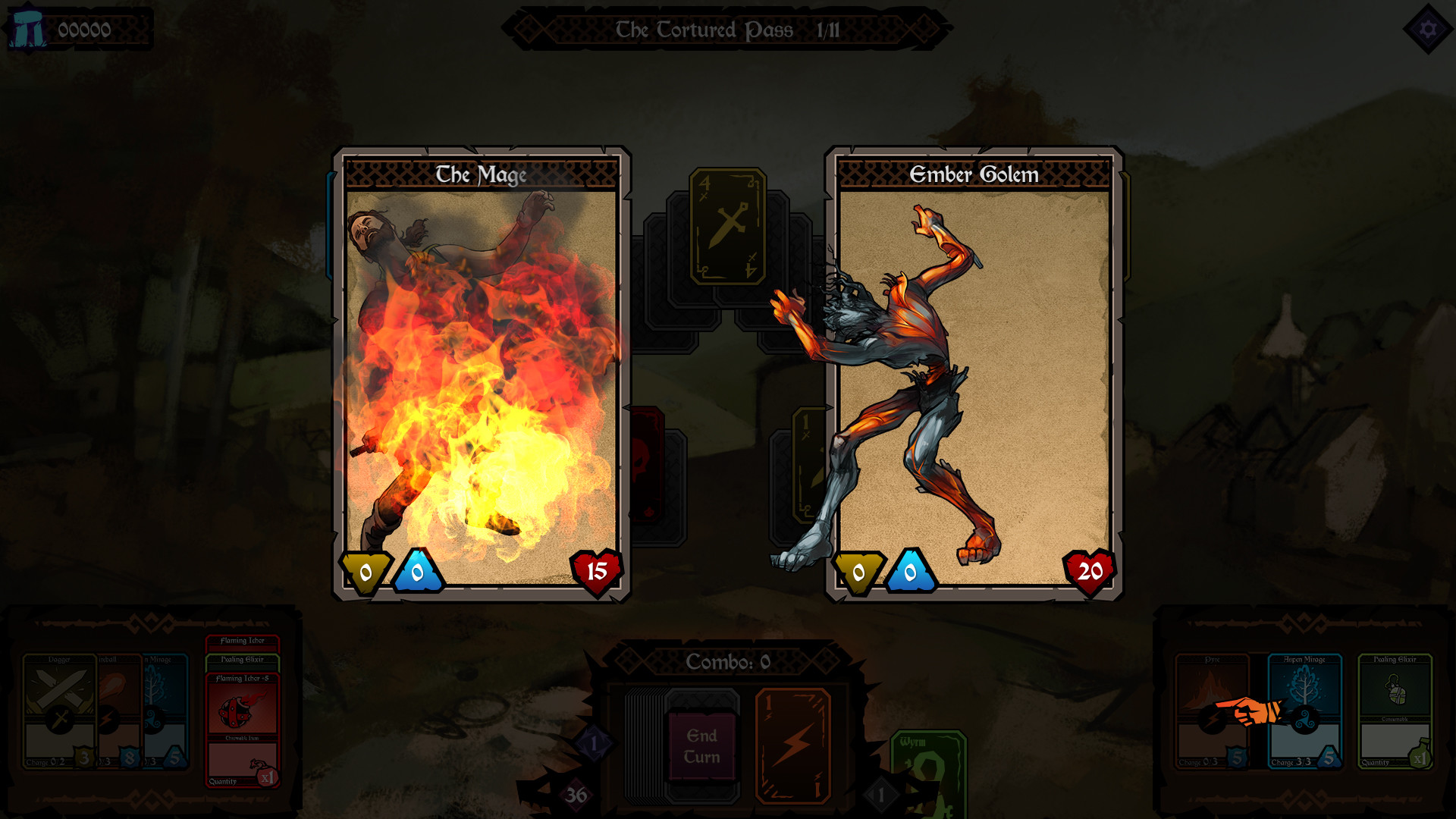Toggle the Flaming Ichor status effect
Image resolution: width=1456 pixels, height=819 pixels.
click(x=243, y=643)
